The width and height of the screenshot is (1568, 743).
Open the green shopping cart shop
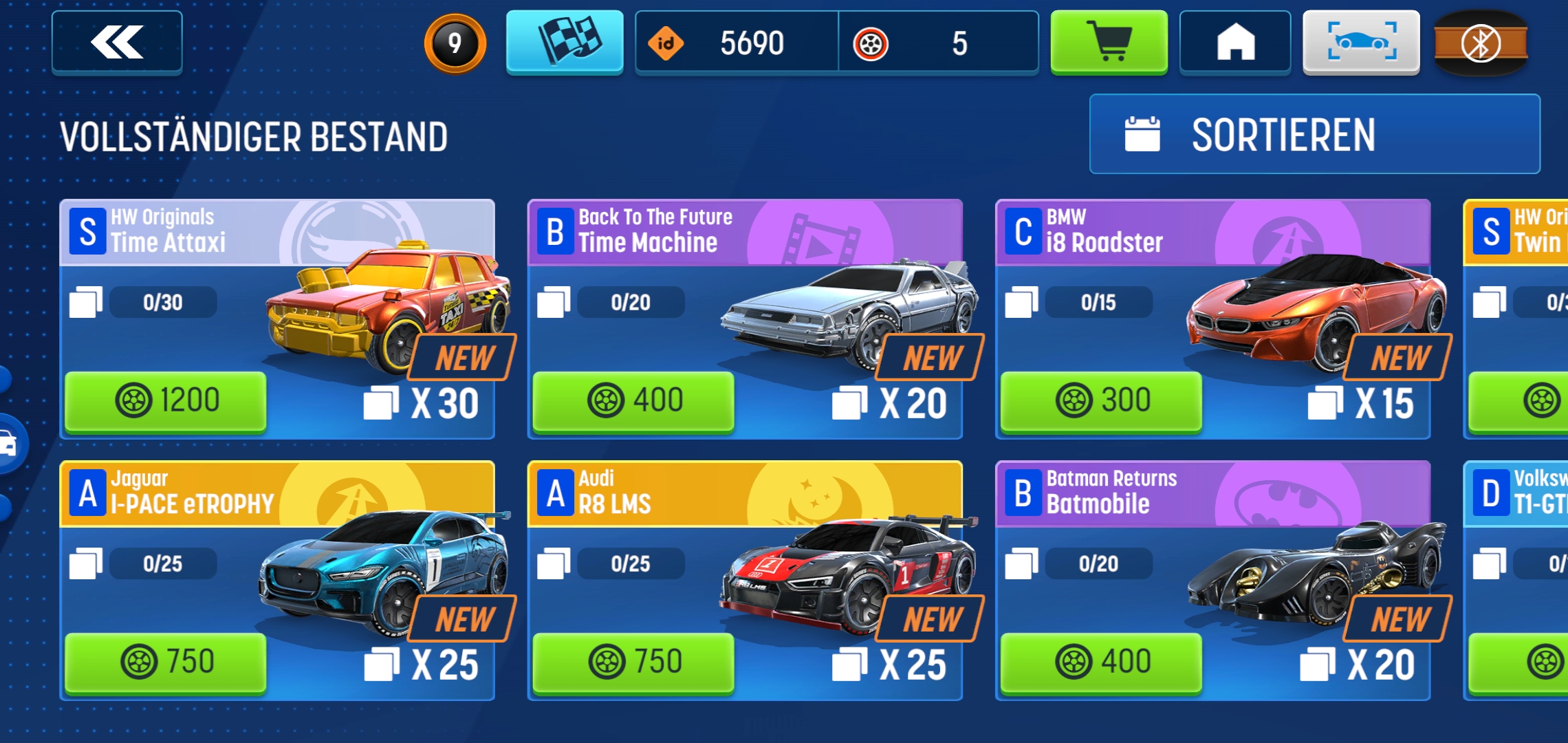[x=1109, y=42]
